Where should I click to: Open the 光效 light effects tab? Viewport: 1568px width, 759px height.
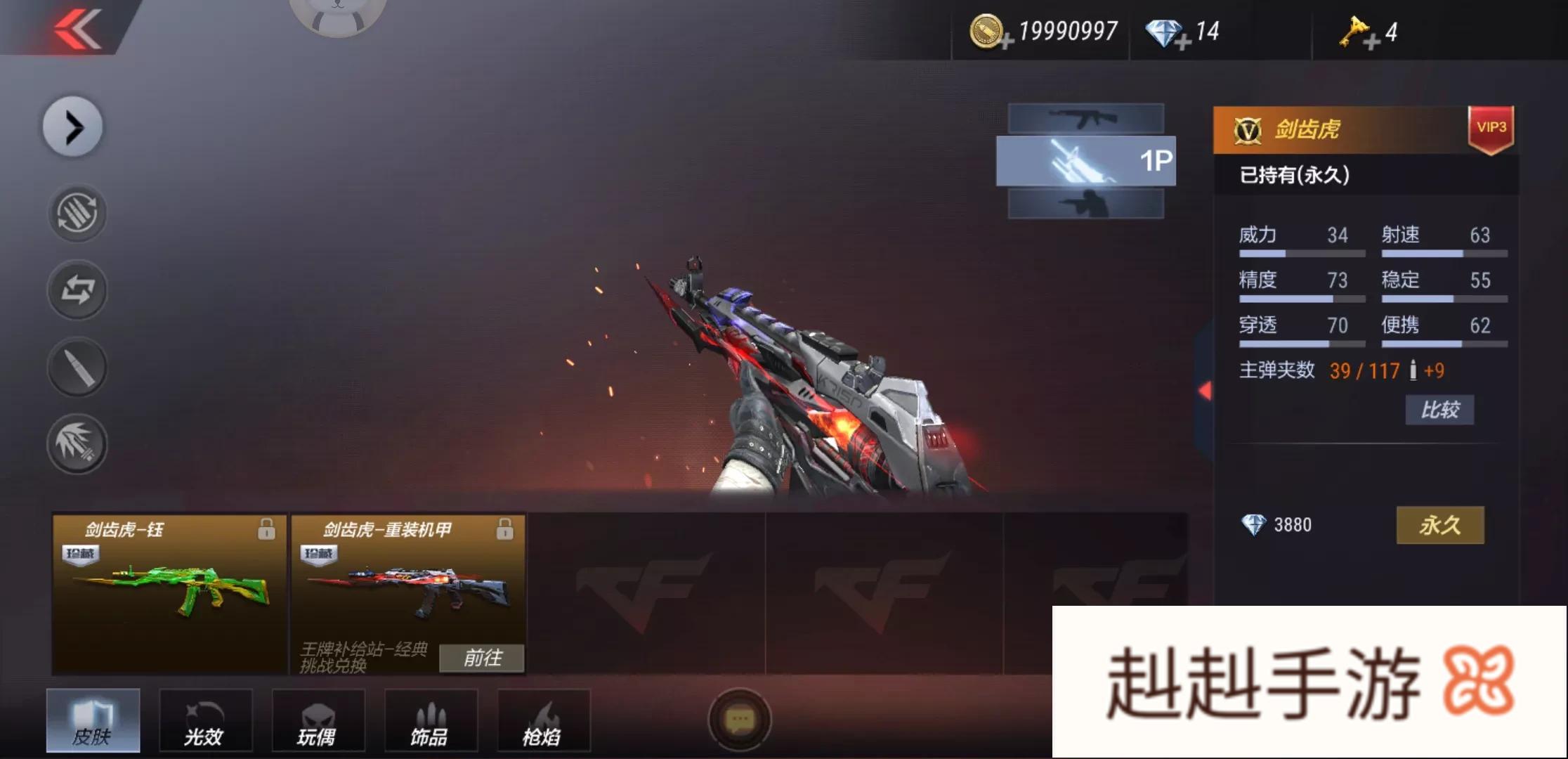pos(205,720)
